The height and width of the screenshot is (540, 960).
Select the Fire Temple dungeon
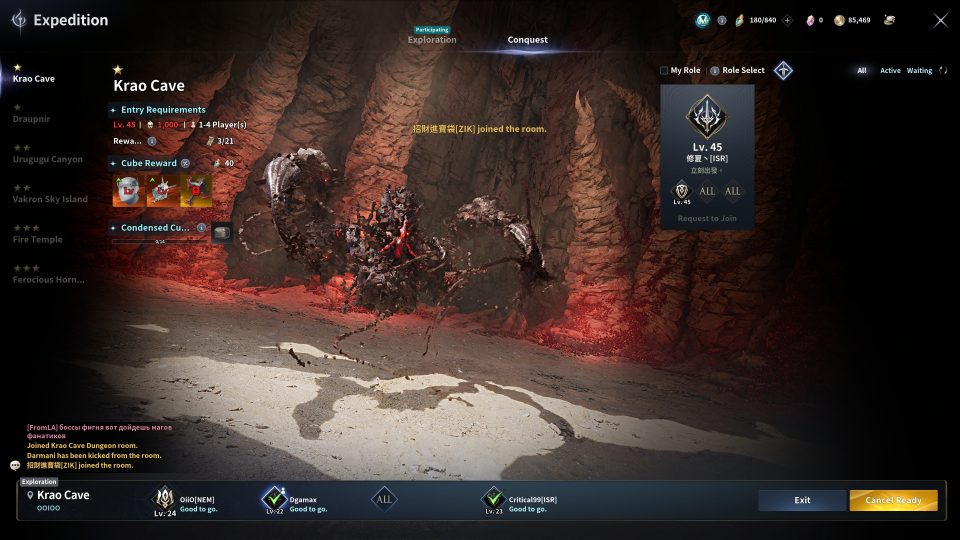click(x=37, y=239)
